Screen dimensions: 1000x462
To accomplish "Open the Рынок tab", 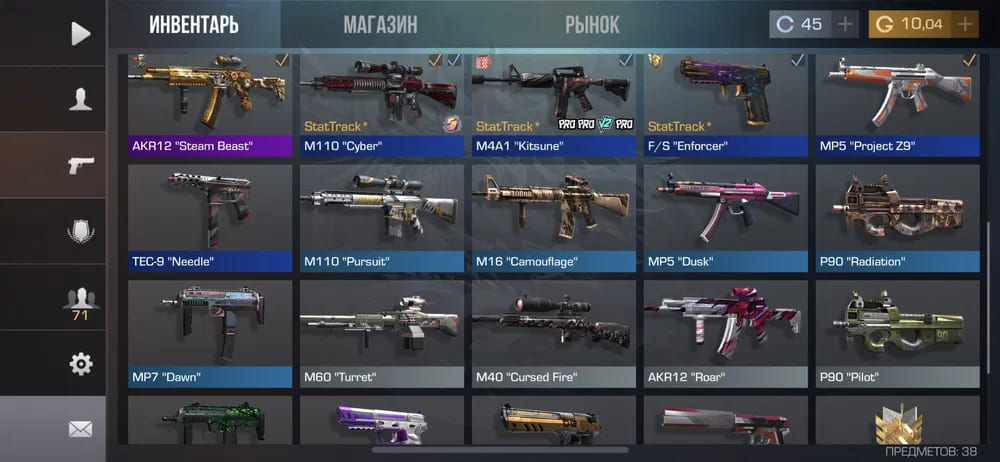I will [x=592, y=25].
